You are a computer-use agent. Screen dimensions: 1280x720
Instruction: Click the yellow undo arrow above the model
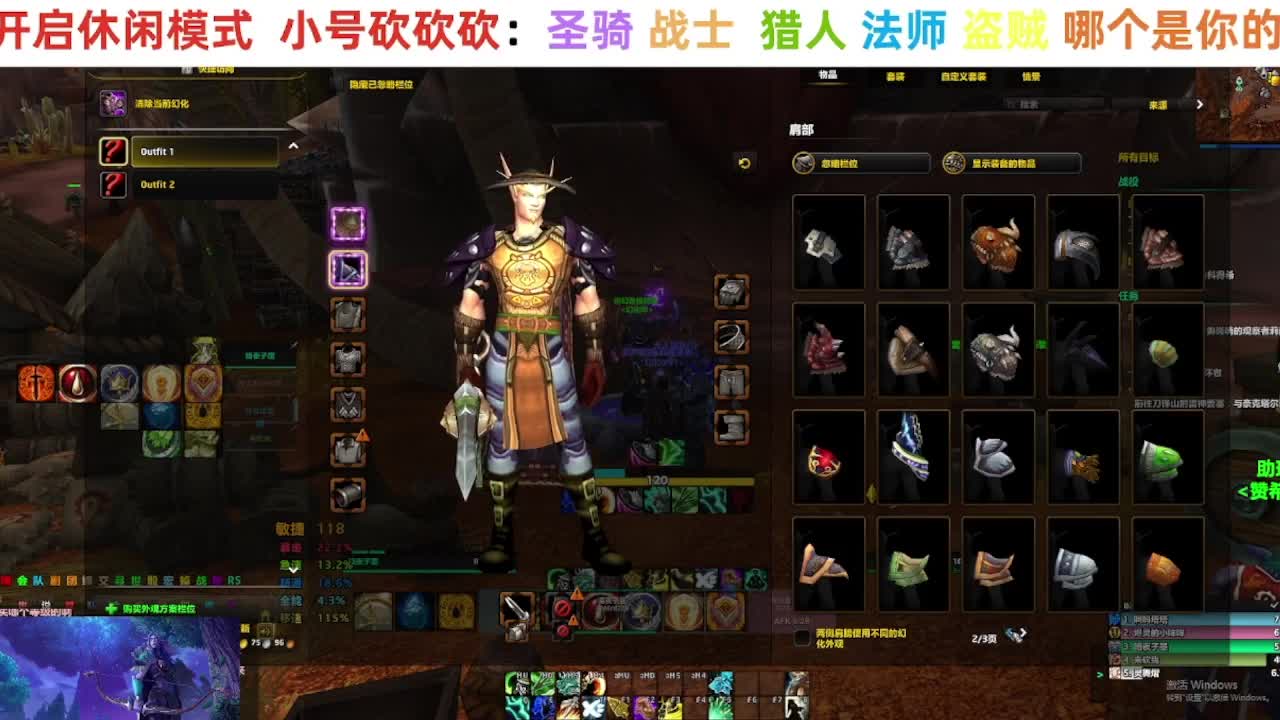pos(744,163)
